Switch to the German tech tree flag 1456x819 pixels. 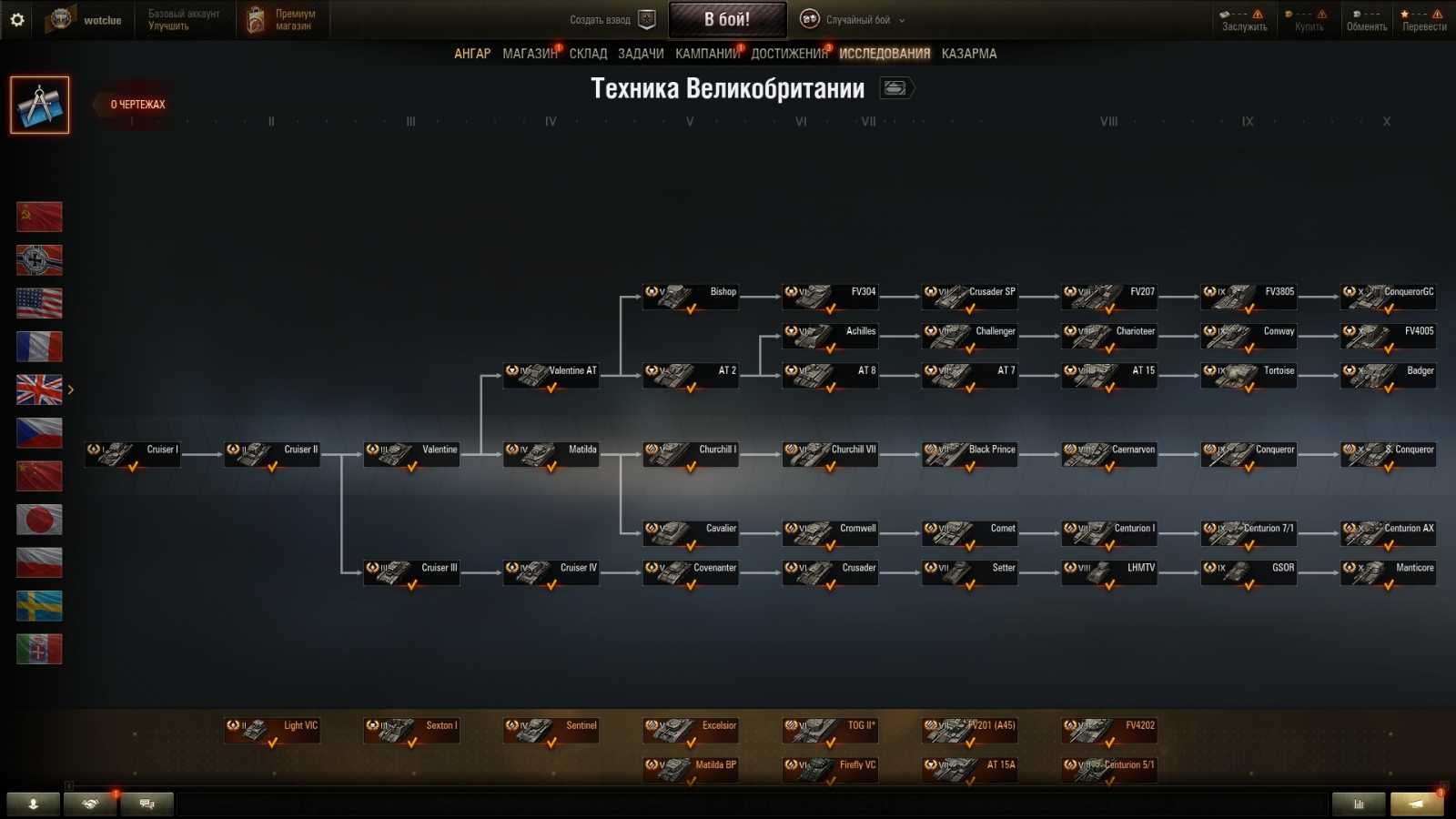(x=39, y=259)
